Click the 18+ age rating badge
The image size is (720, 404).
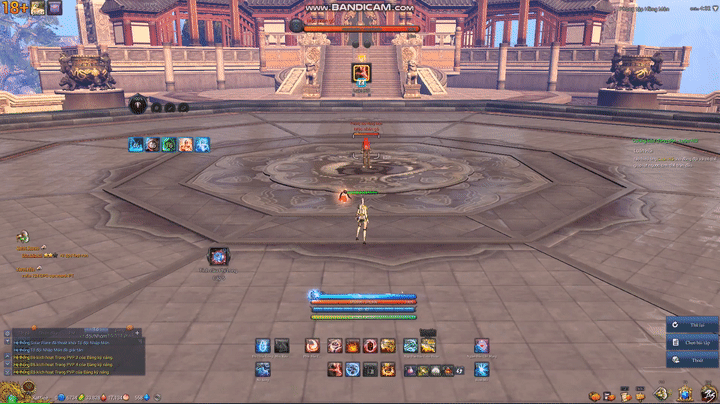(14, 8)
